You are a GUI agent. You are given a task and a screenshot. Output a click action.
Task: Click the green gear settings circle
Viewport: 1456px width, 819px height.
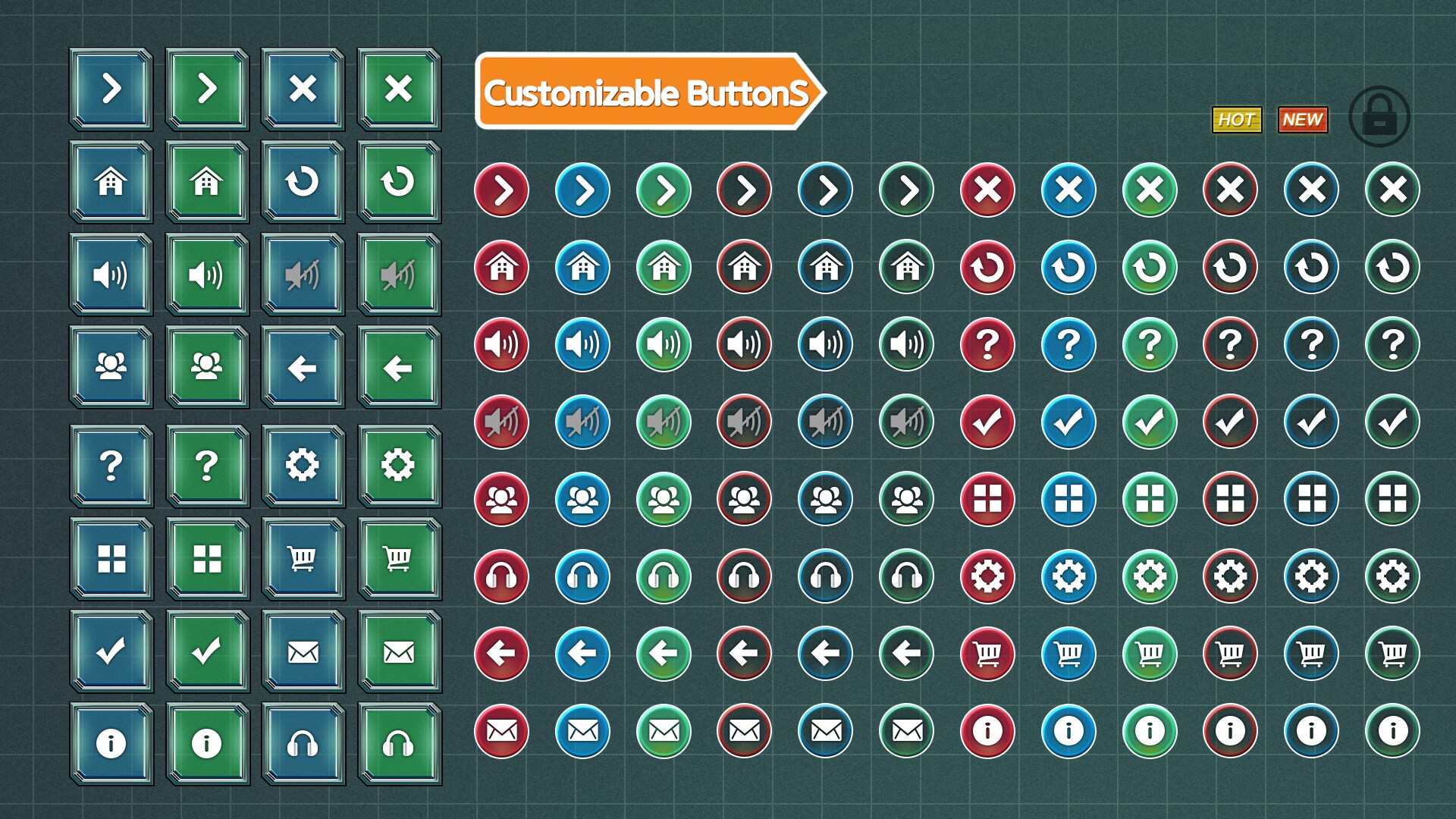(x=1150, y=577)
